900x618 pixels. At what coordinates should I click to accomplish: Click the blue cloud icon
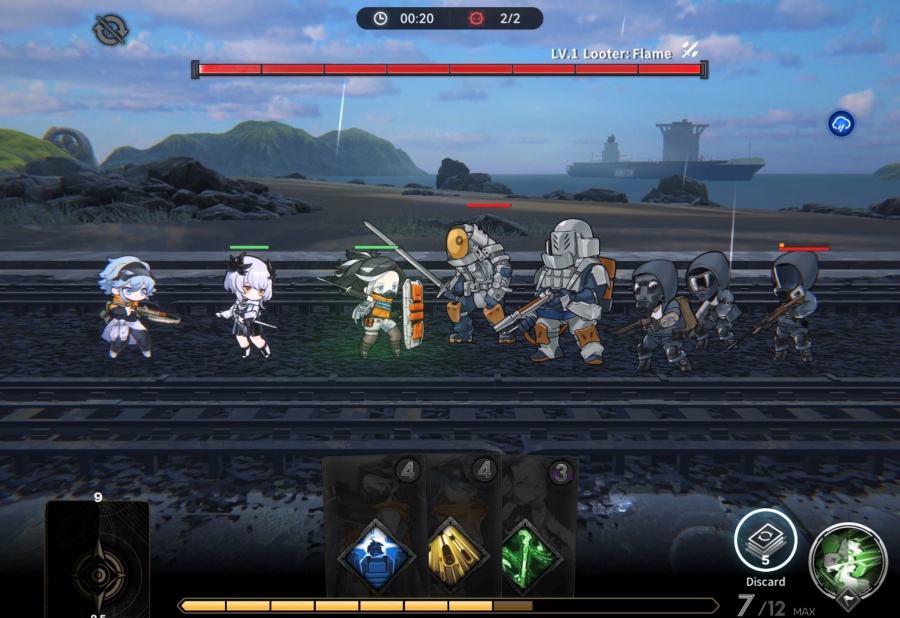[x=842, y=124]
